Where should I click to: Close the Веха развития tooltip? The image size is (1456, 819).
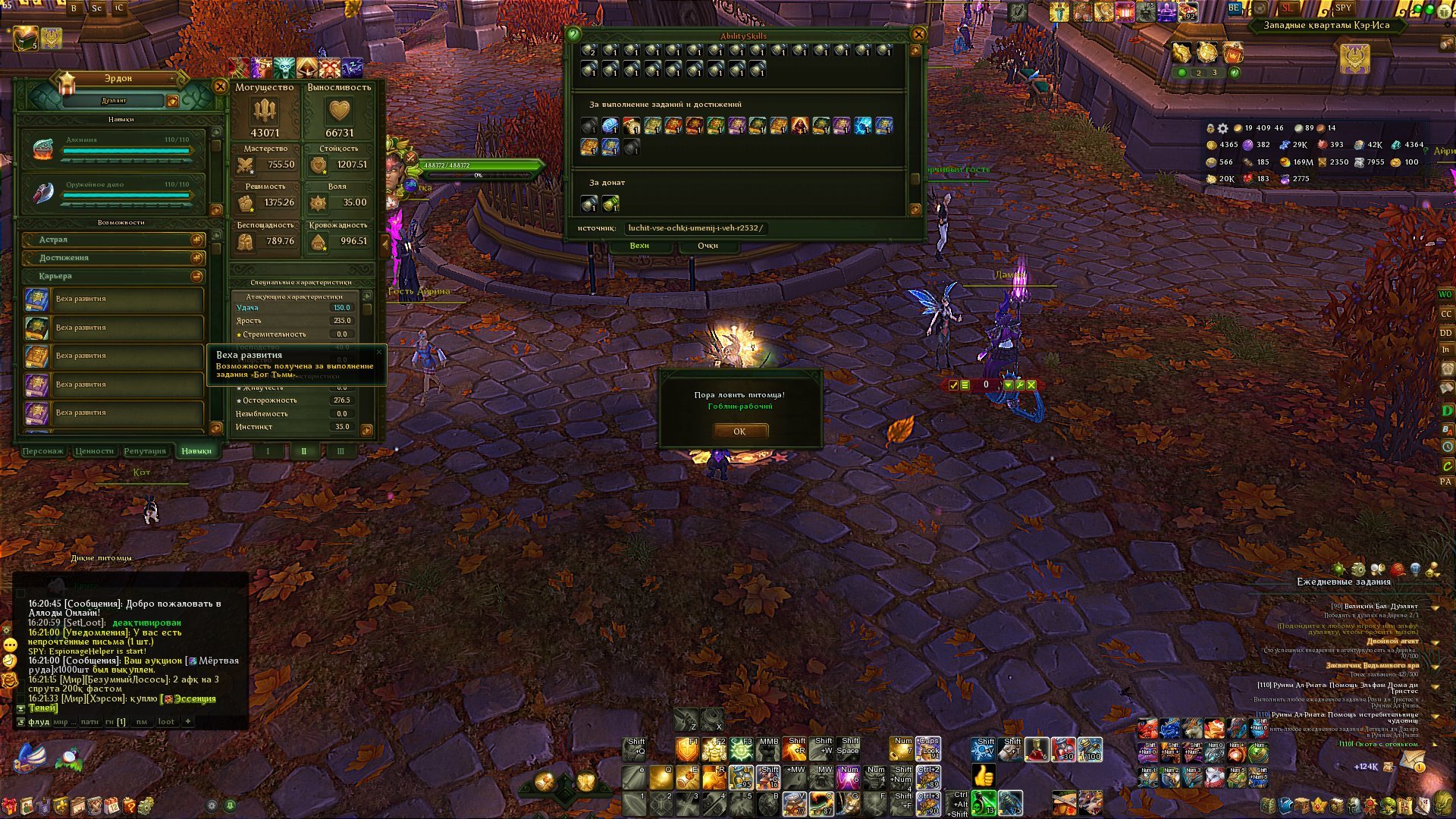(379, 352)
